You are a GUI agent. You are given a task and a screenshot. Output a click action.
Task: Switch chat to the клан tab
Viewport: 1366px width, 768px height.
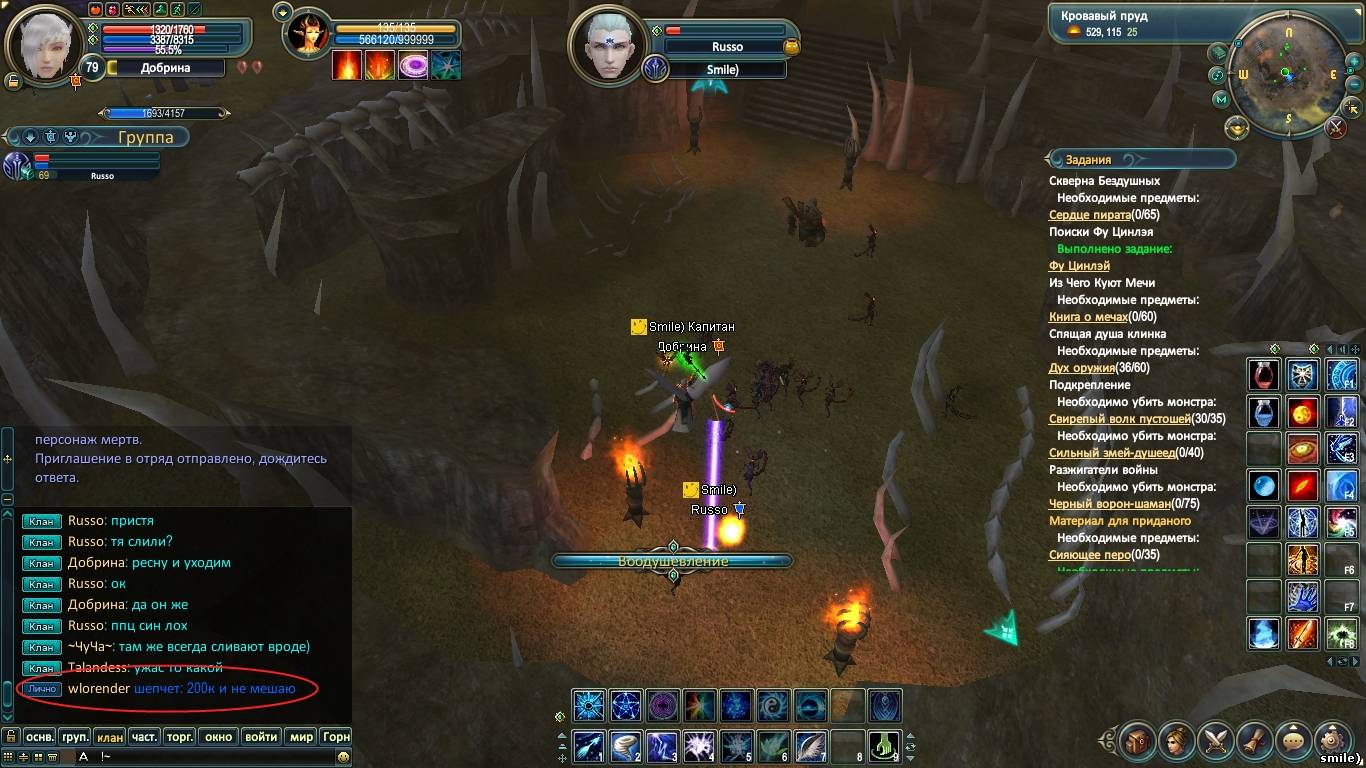(x=110, y=737)
